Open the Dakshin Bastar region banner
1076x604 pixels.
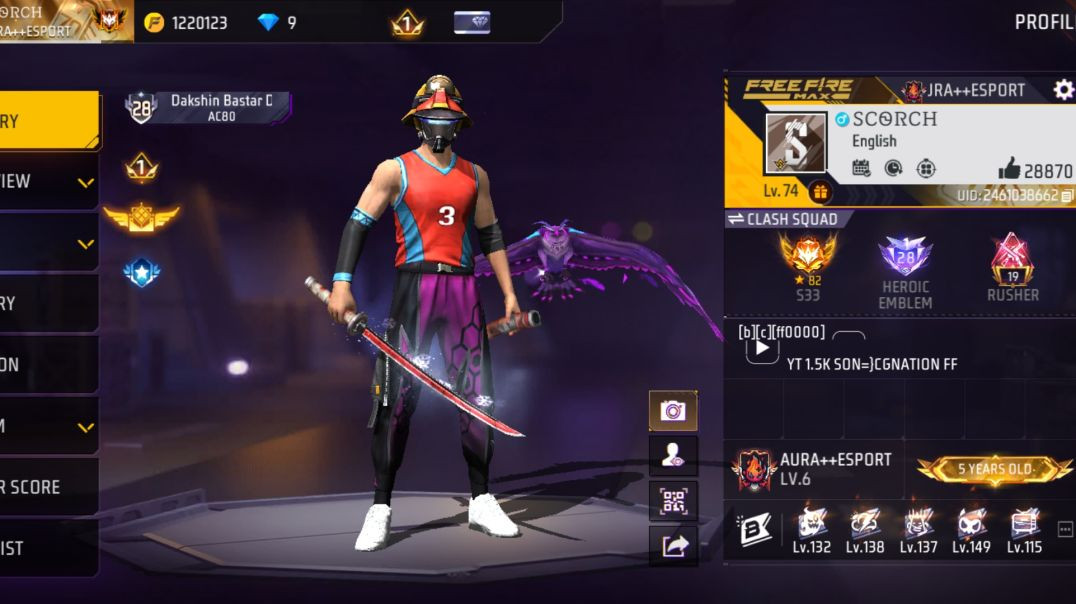[210, 107]
